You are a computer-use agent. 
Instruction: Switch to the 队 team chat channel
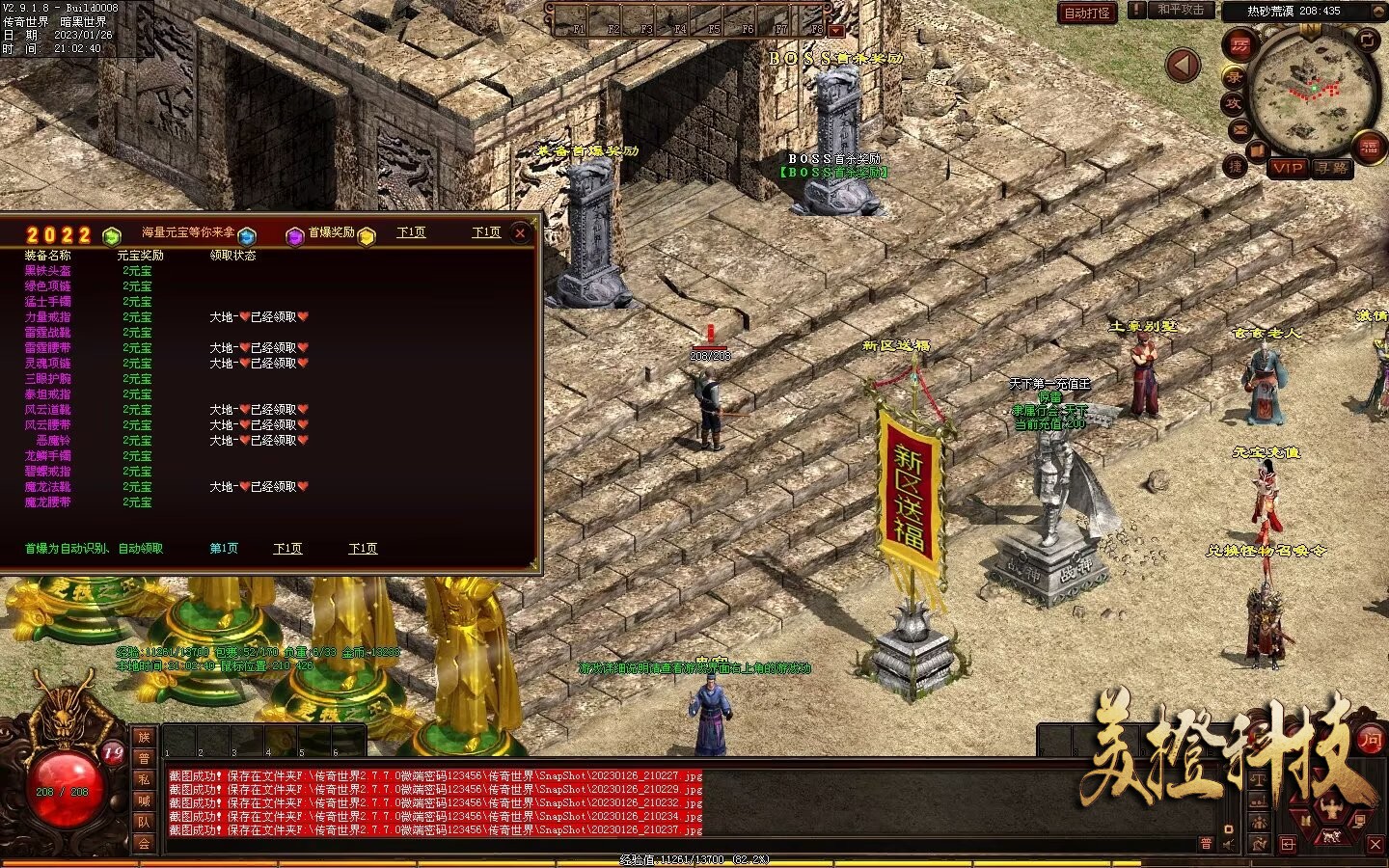pos(144,822)
